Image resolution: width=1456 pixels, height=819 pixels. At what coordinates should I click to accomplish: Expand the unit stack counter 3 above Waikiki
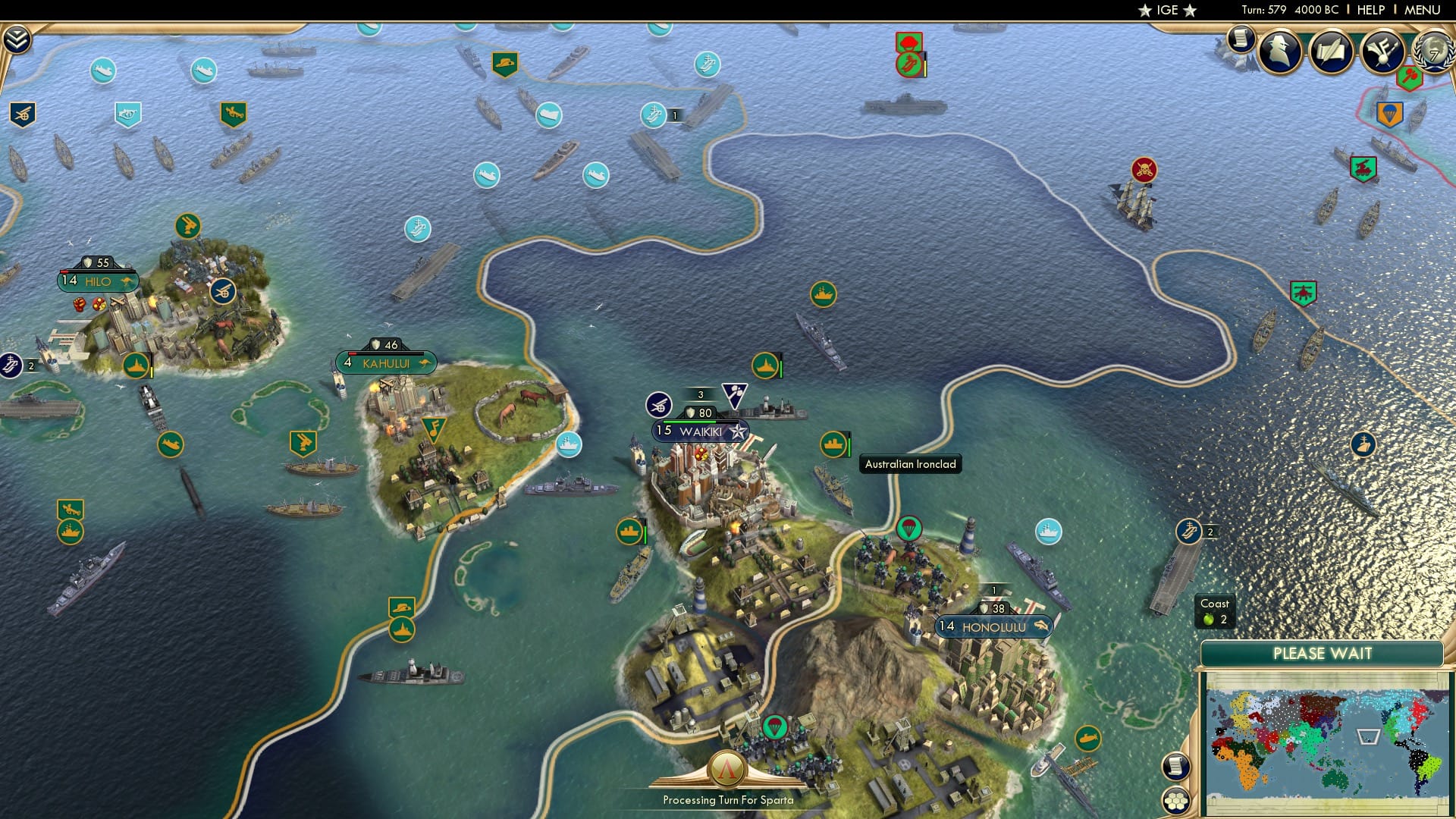698,395
